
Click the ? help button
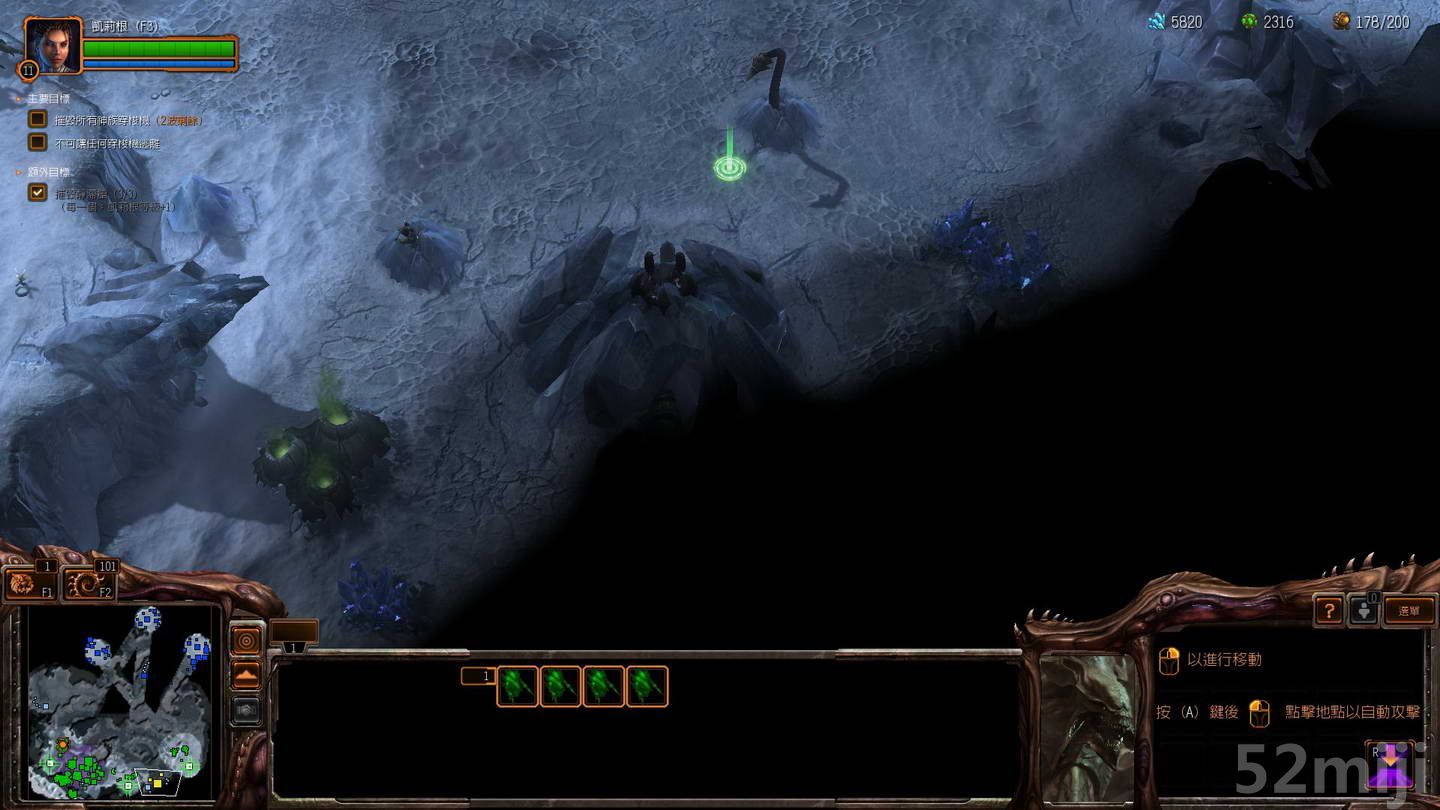coord(1327,610)
